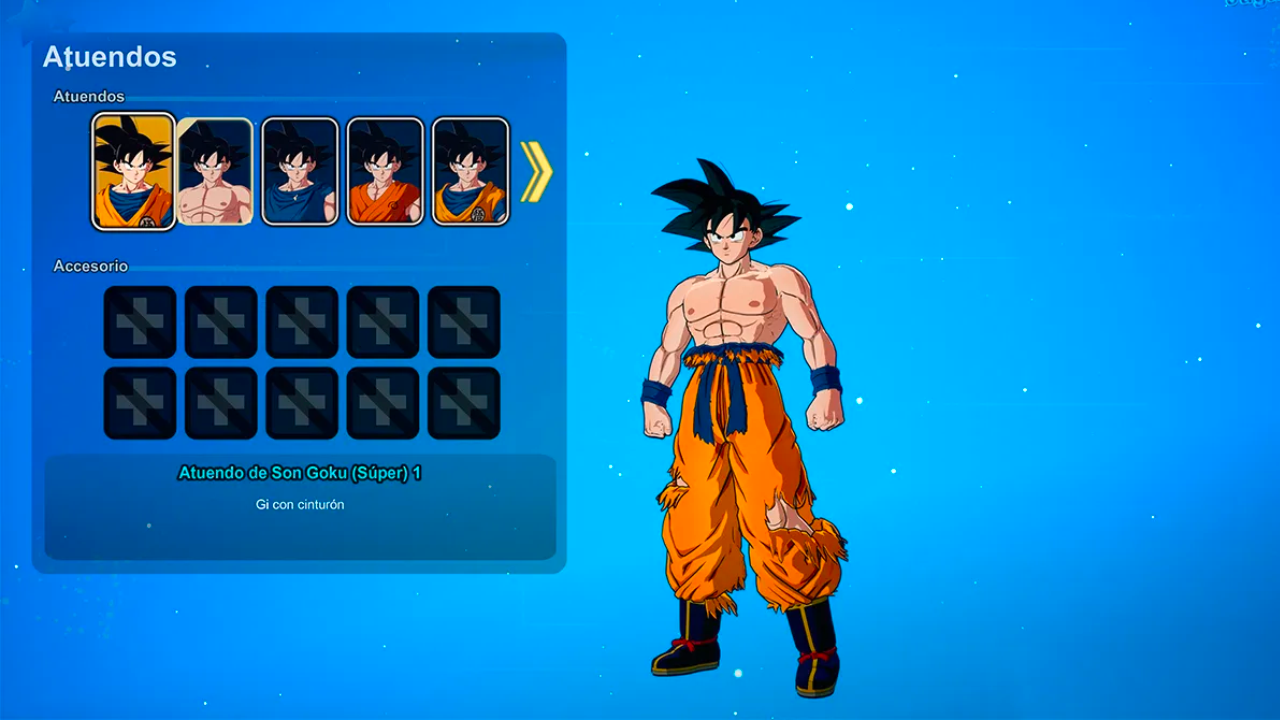
Task: Choose the shirtless Goku outfit
Action: click(216, 171)
